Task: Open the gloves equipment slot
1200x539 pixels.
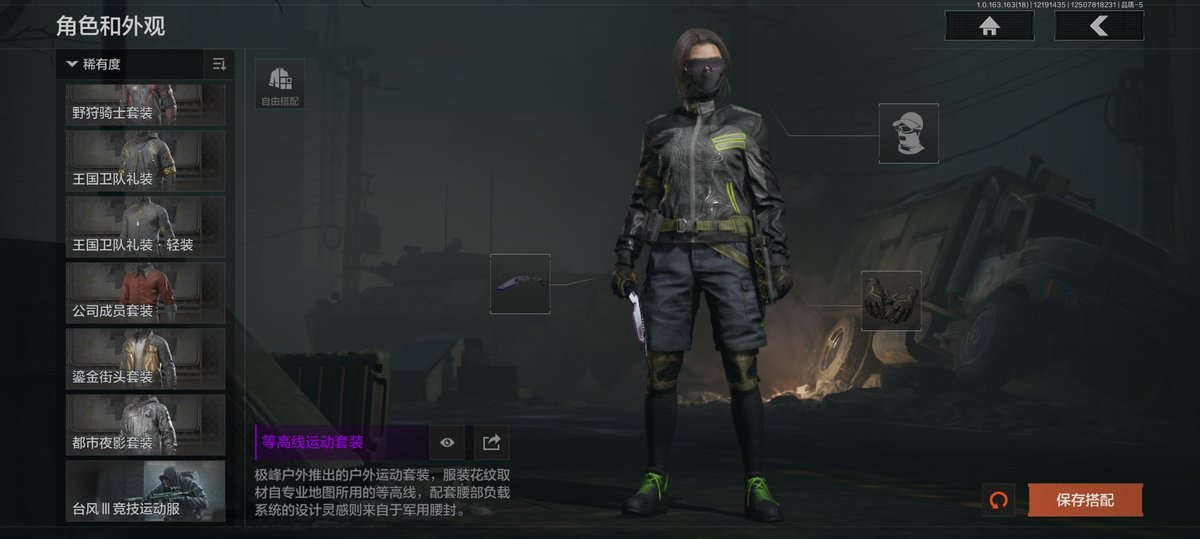Action: (x=890, y=300)
